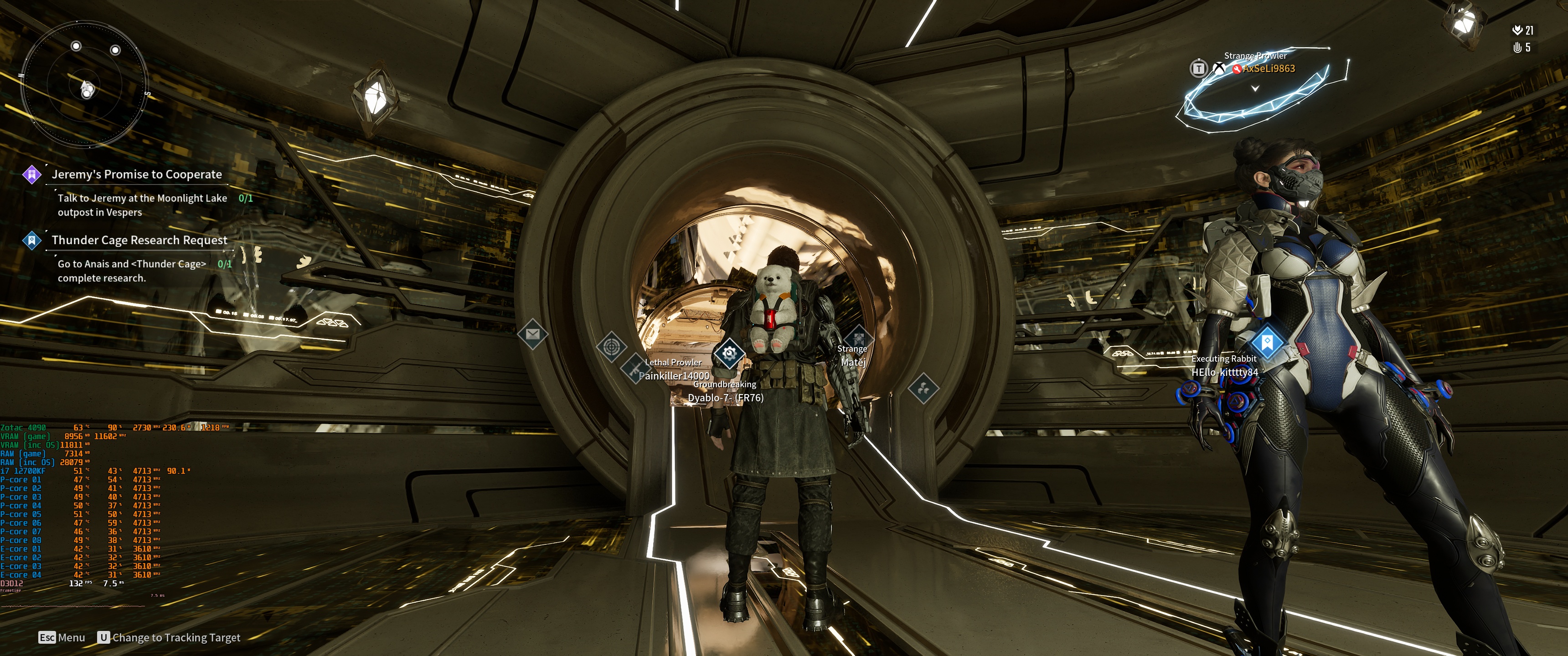Select the Thunder Cage Research Request quest
Viewport: 1568px width, 656px height.
139,240
